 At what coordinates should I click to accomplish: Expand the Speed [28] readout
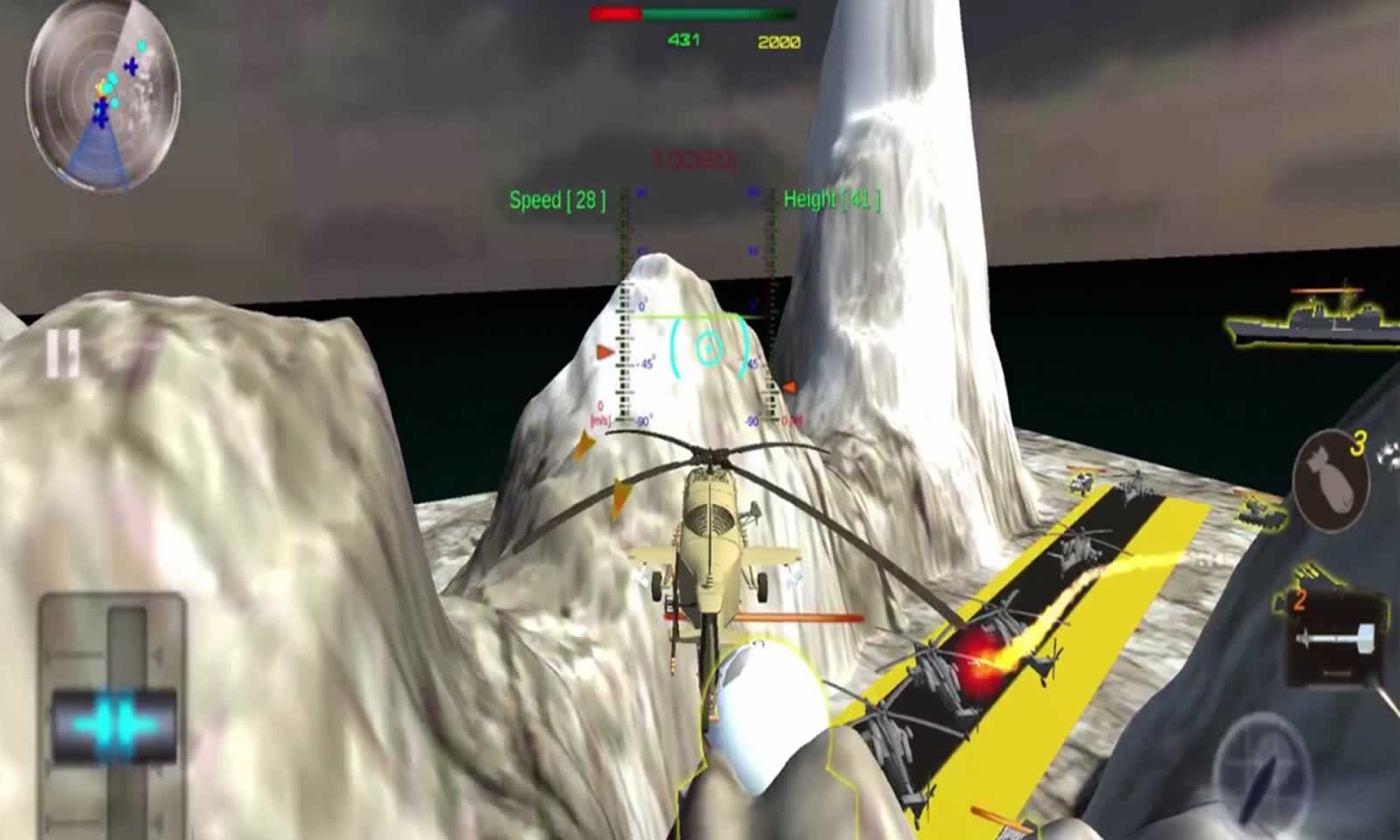tap(557, 199)
